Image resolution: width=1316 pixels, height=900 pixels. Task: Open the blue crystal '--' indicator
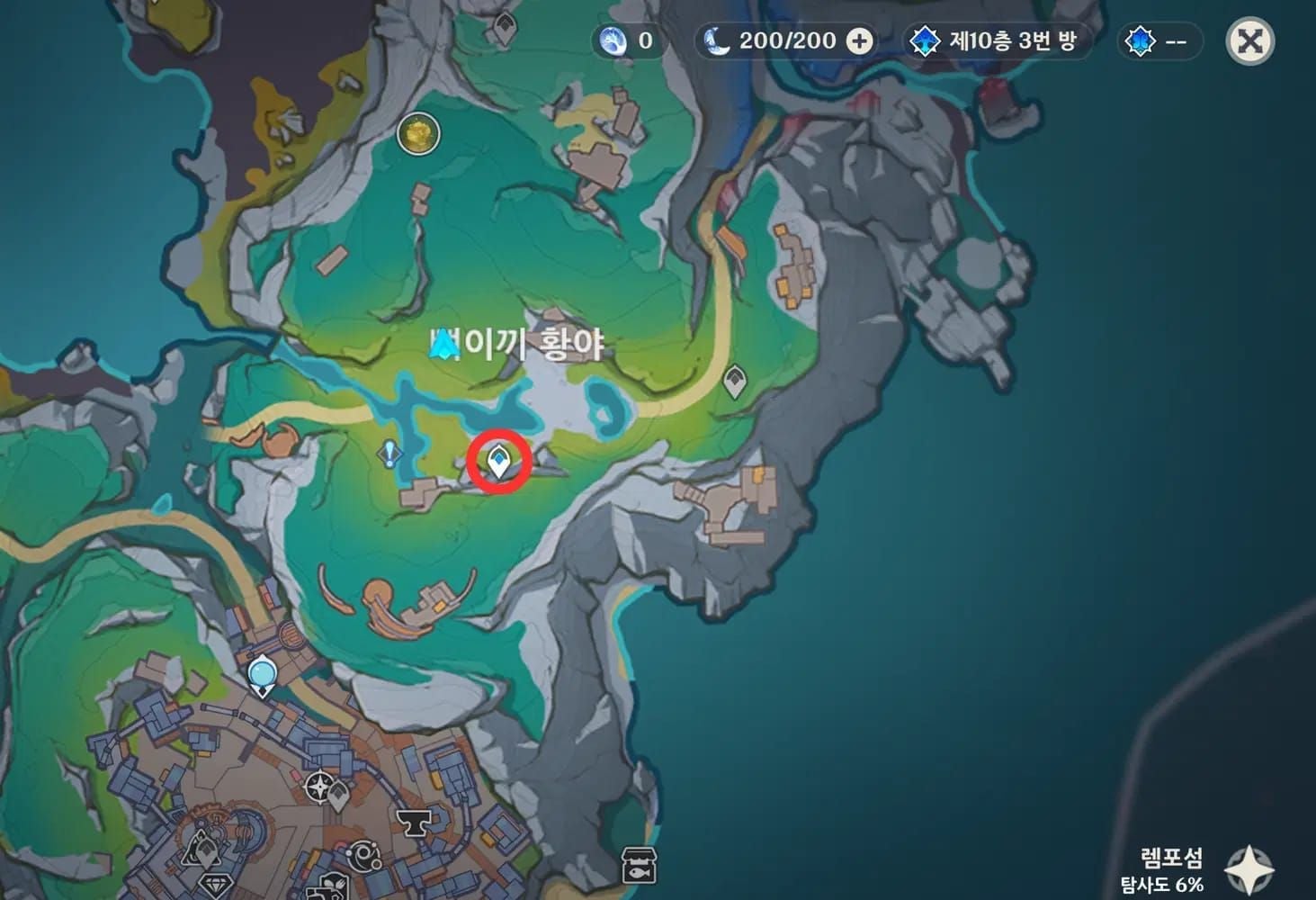click(x=1159, y=41)
